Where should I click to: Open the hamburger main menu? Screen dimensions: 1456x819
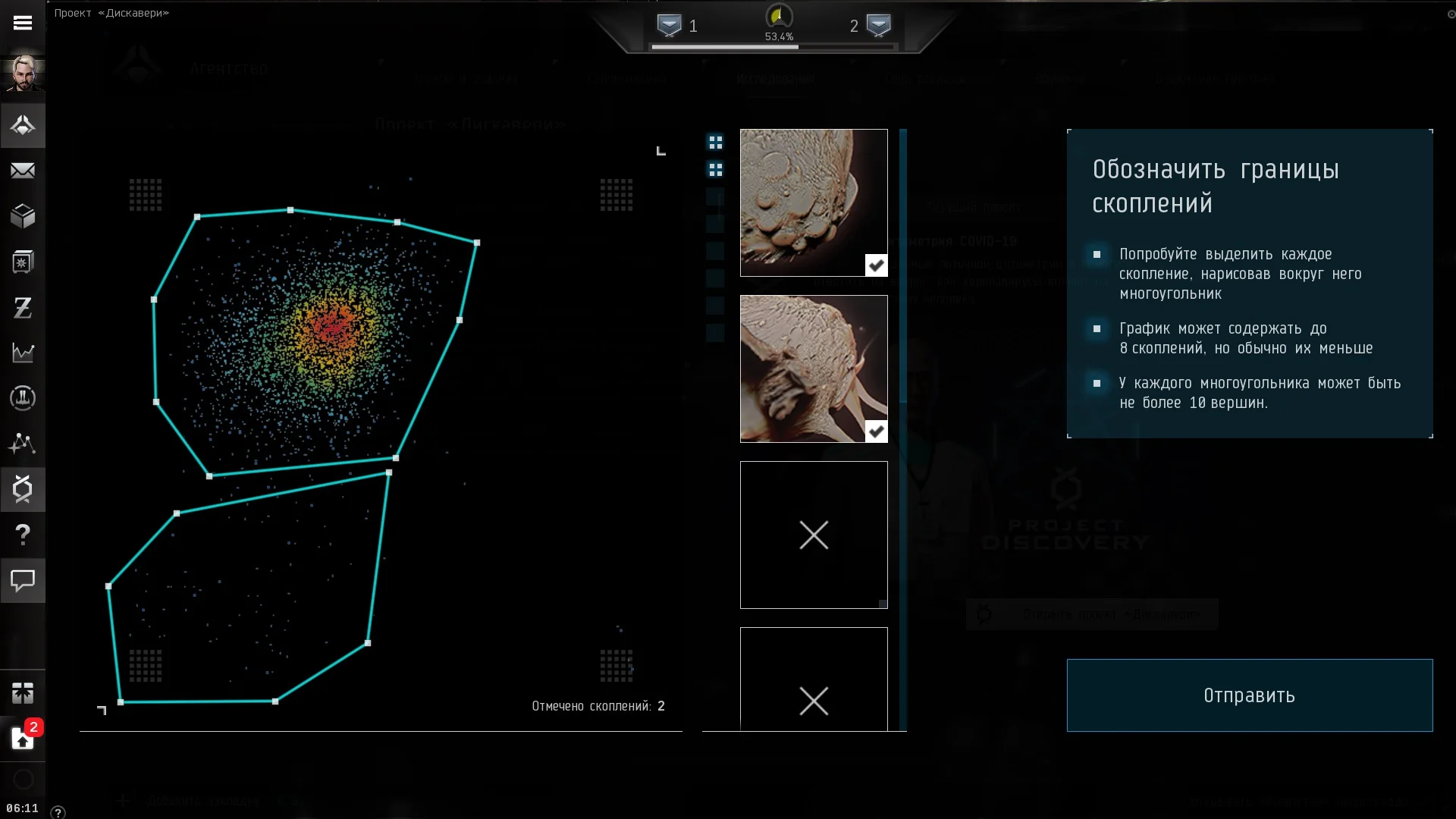point(23,23)
